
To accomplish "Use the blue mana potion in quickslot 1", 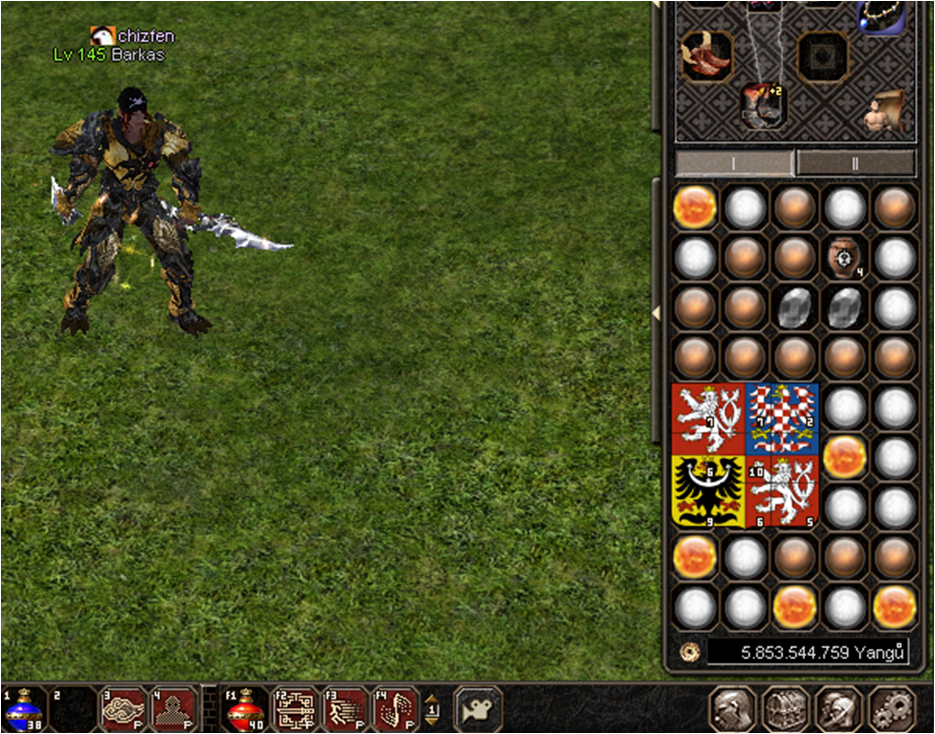I will 22,708.
